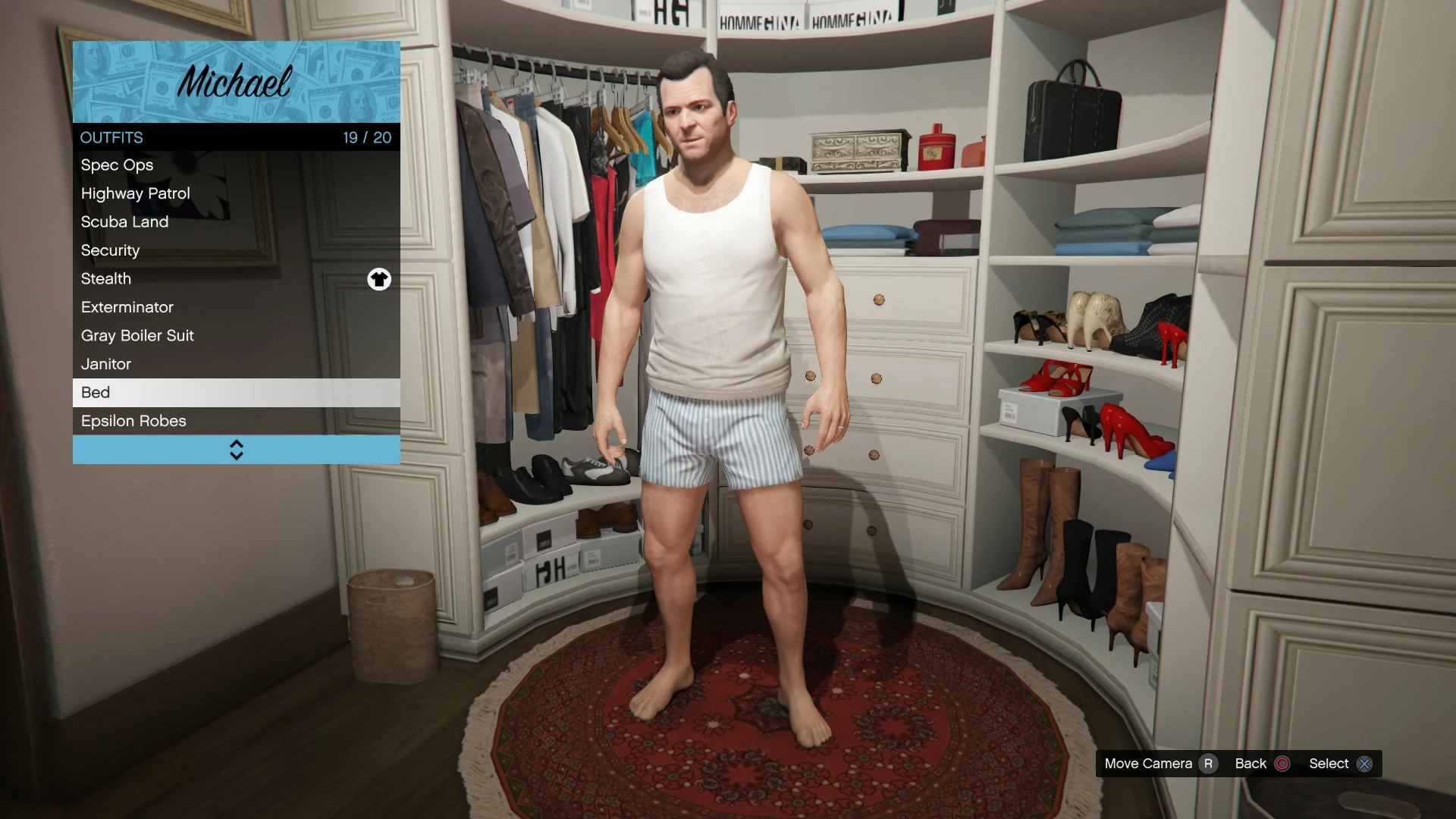Choose the Highway Patrol outfit
The image size is (1456, 819).
point(135,193)
